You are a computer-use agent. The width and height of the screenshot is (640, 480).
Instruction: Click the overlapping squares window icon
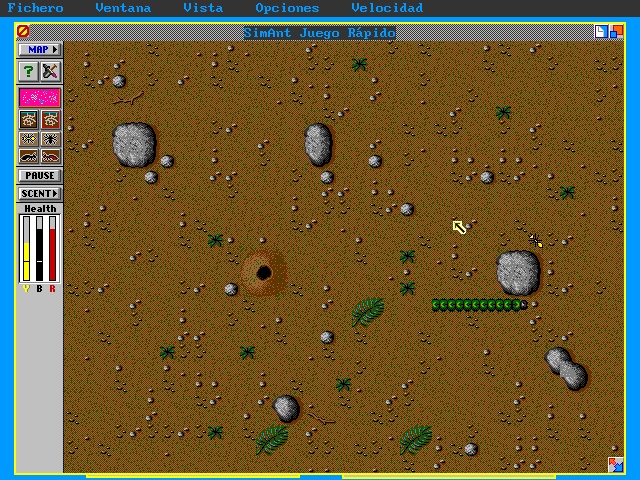coord(616,32)
